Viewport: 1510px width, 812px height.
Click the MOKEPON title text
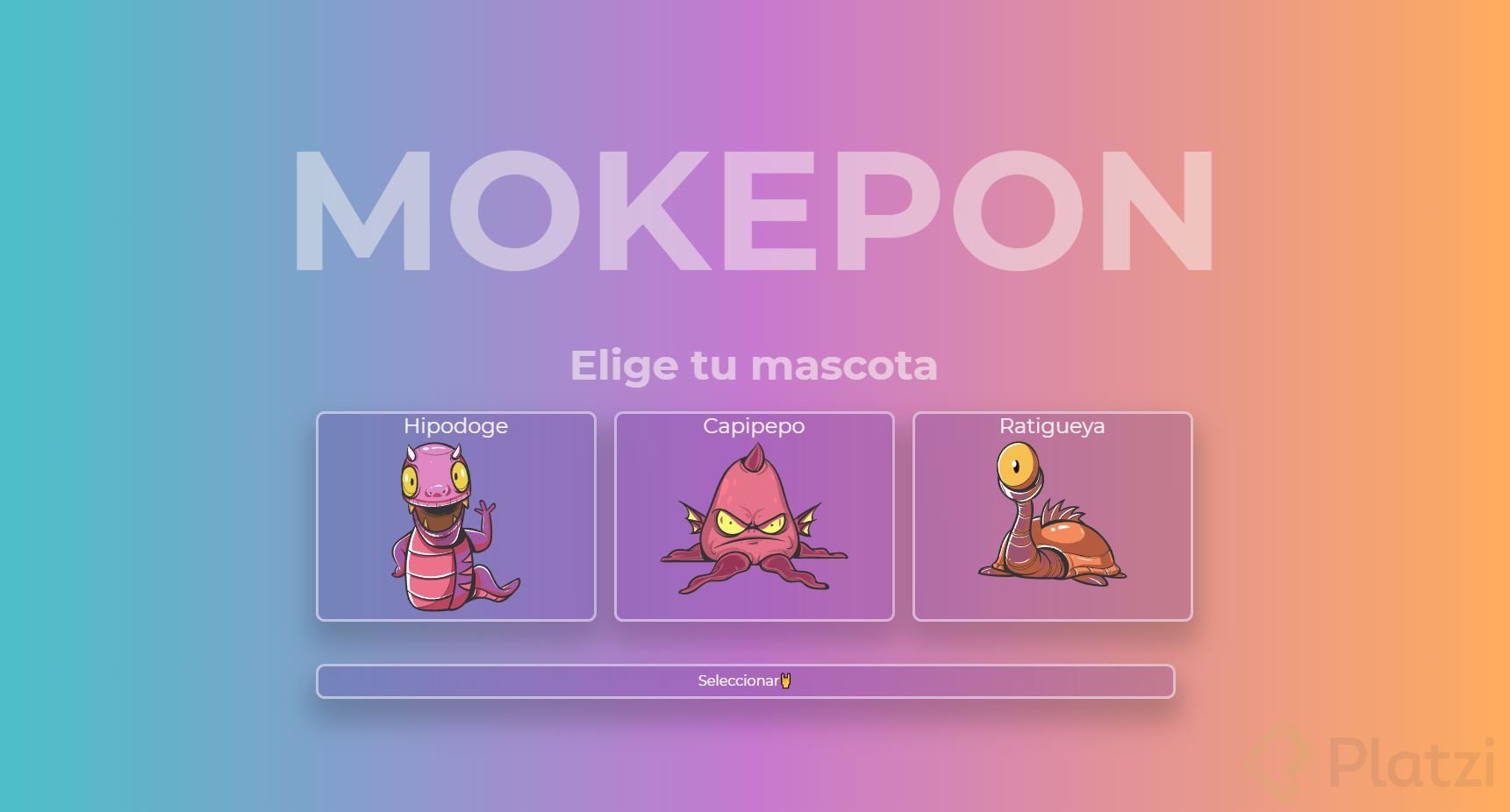(x=753, y=208)
